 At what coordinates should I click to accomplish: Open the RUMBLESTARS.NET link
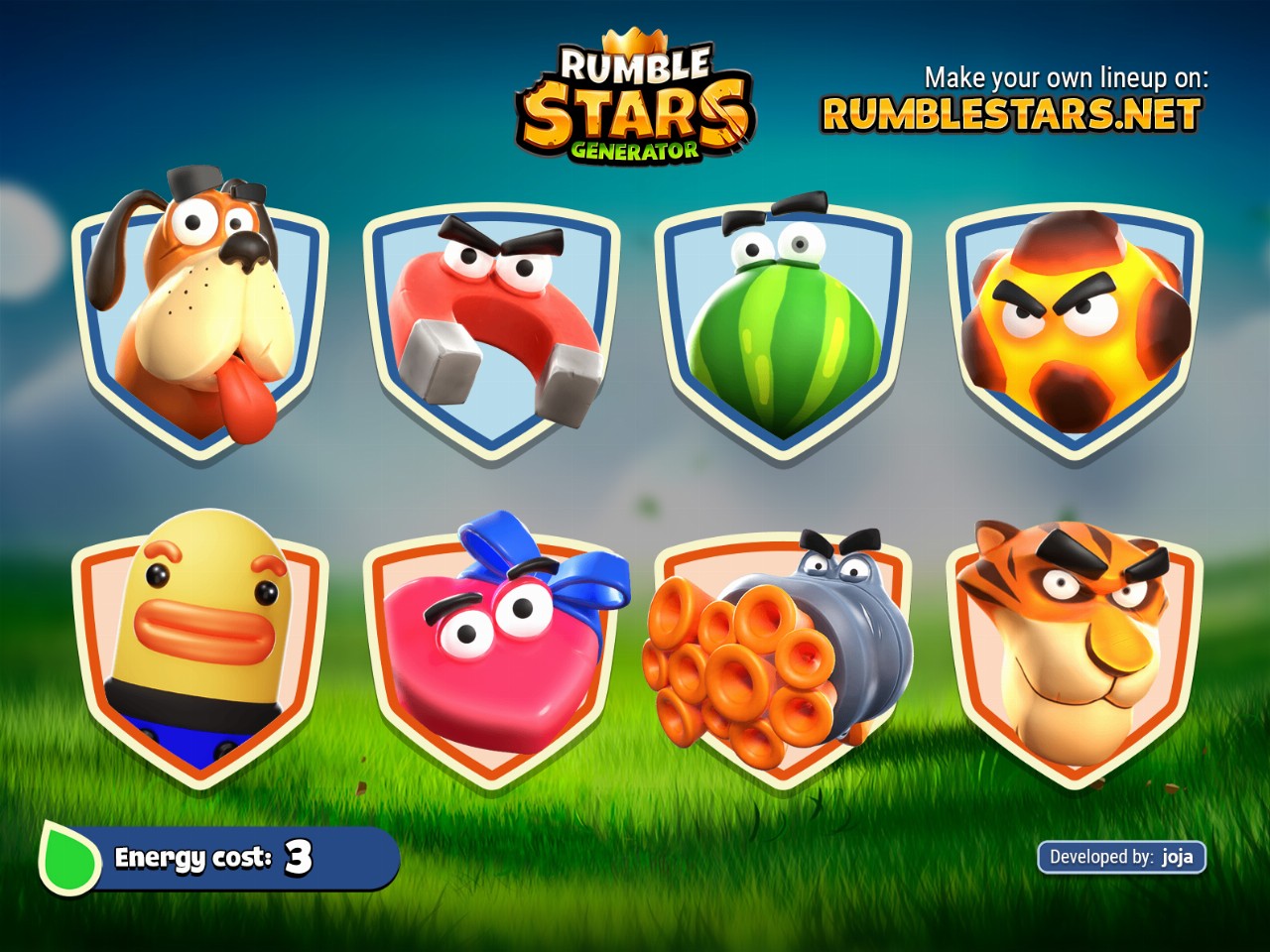pyautogui.click(x=1011, y=115)
